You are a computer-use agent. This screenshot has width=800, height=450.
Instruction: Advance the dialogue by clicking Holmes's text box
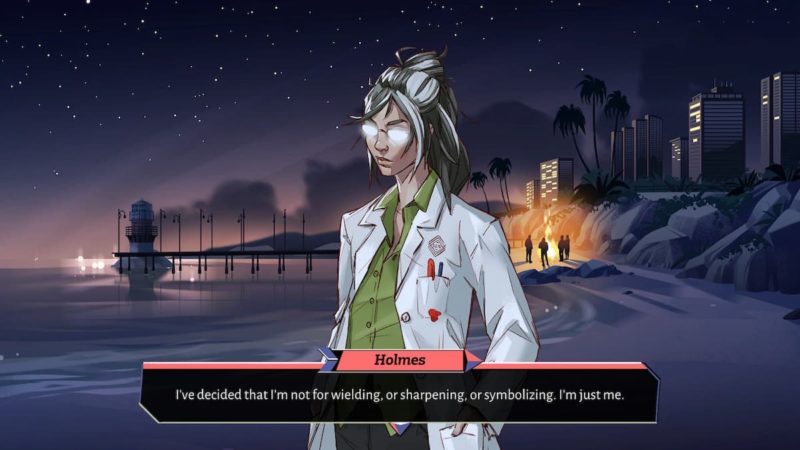tap(400, 394)
